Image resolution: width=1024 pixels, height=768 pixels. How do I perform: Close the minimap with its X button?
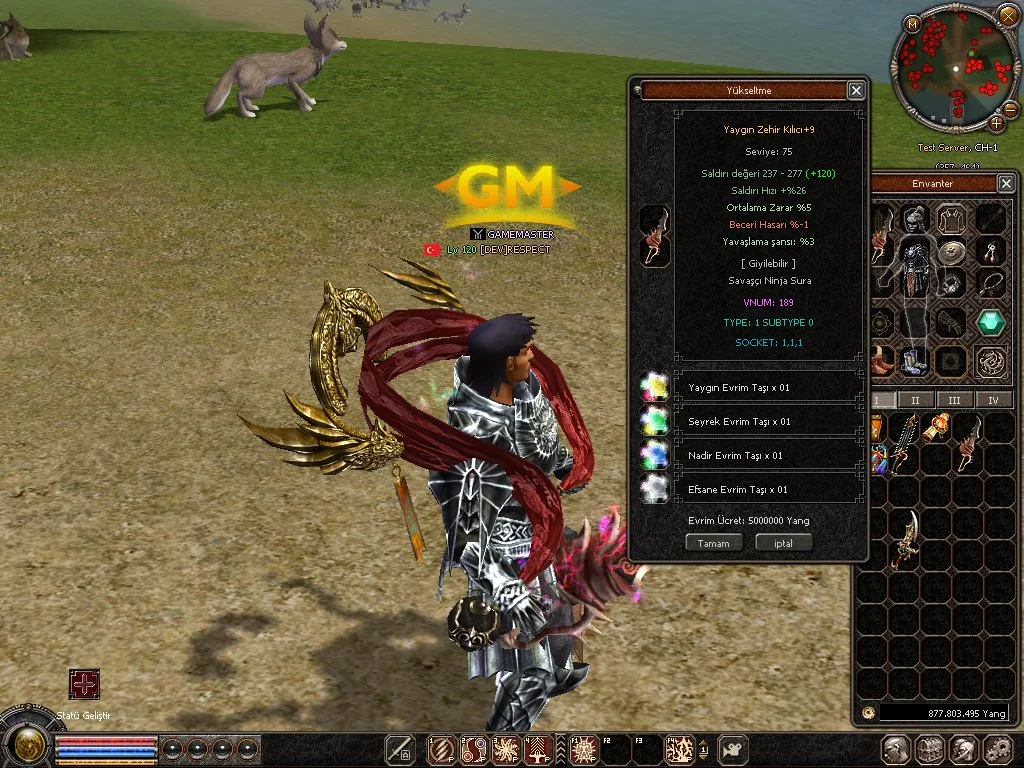coord(1007,16)
